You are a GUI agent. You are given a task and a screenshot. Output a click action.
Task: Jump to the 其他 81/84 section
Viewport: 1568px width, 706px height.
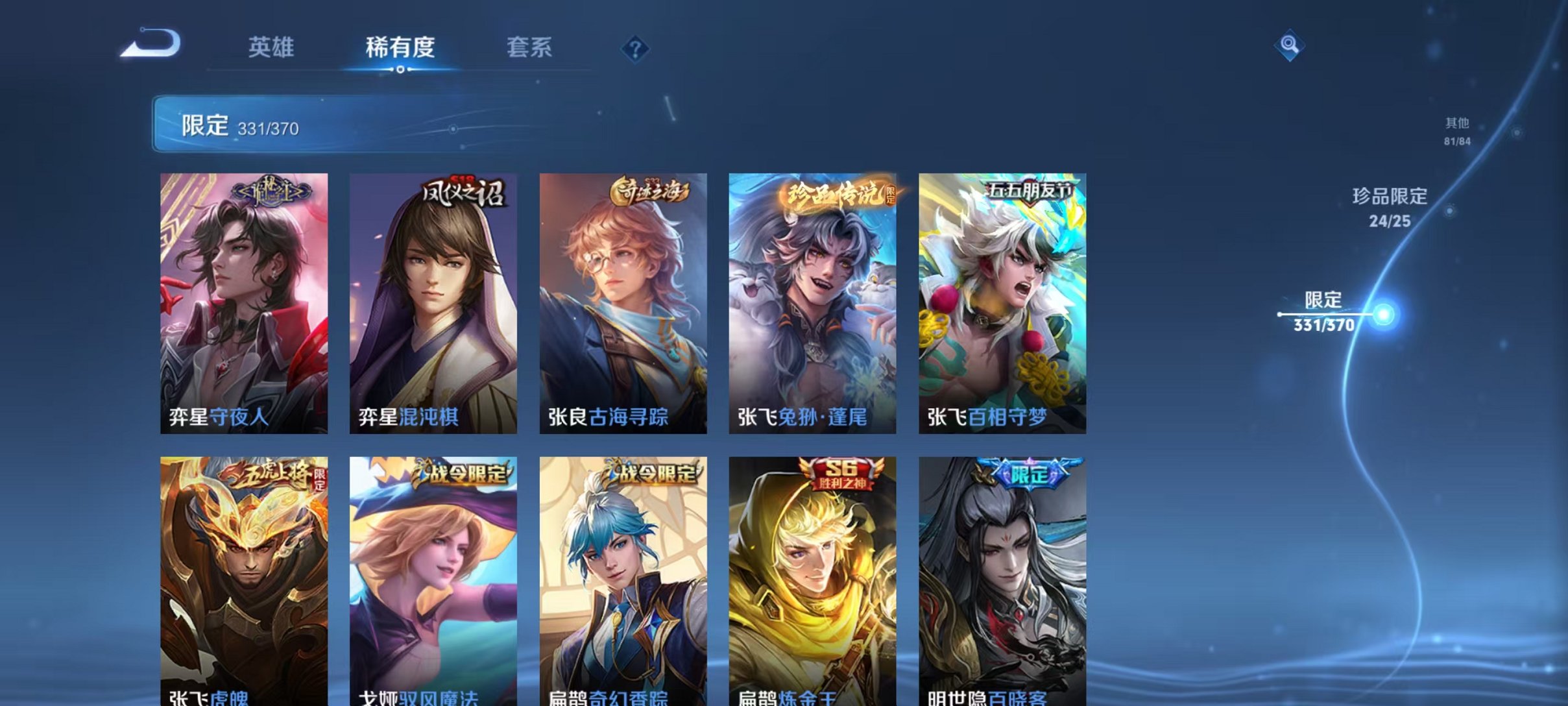click(x=1456, y=128)
